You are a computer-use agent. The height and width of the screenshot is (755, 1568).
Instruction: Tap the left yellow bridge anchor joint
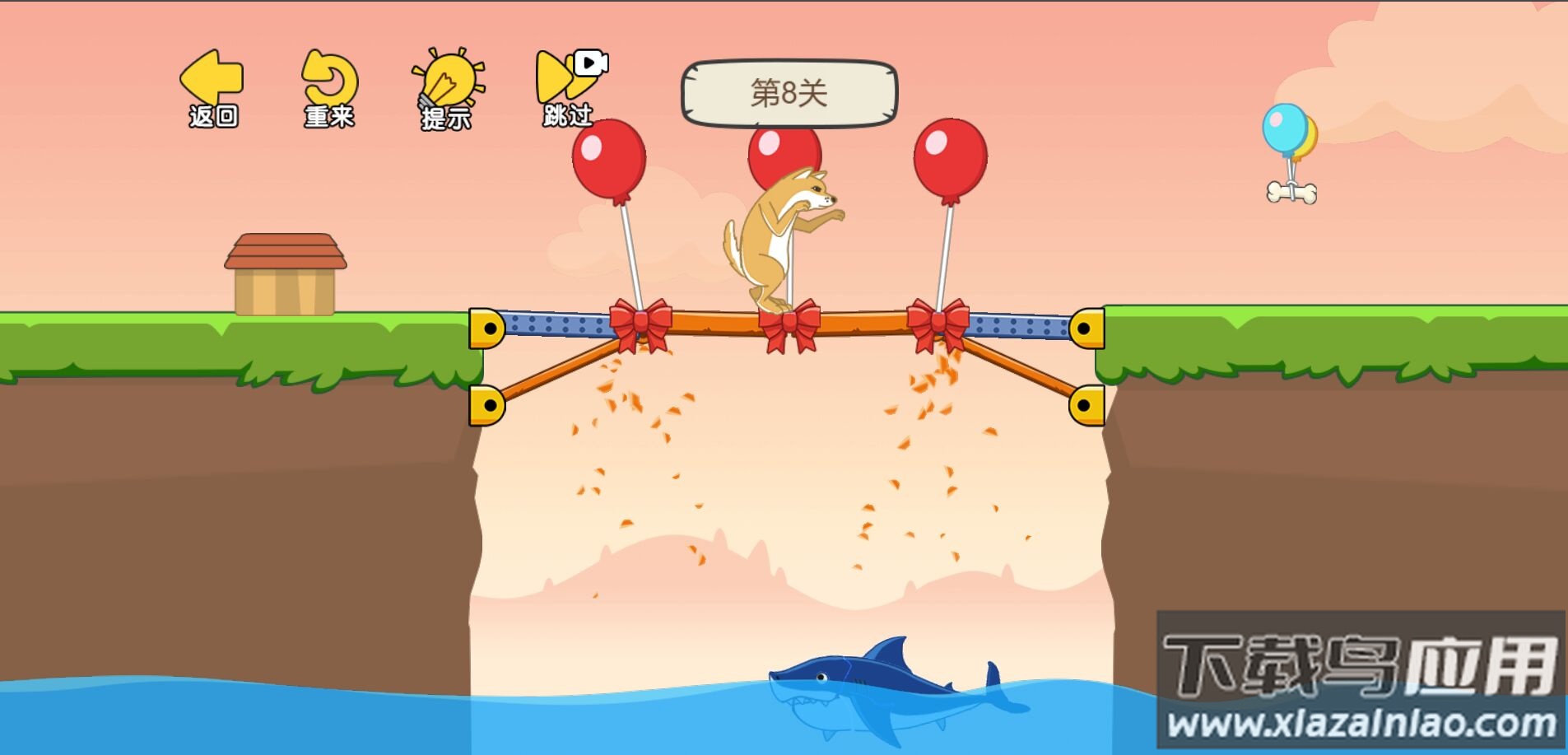[x=488, y=329]
